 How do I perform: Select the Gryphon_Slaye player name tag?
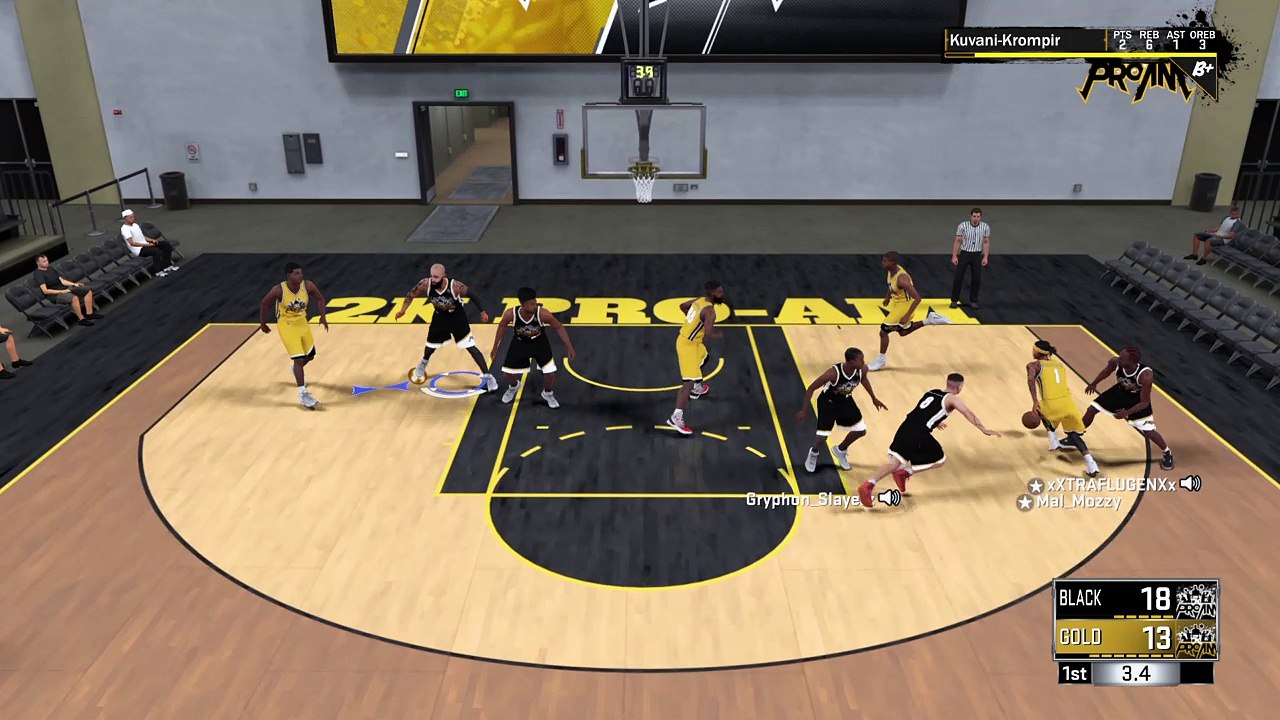coord(803,499)
